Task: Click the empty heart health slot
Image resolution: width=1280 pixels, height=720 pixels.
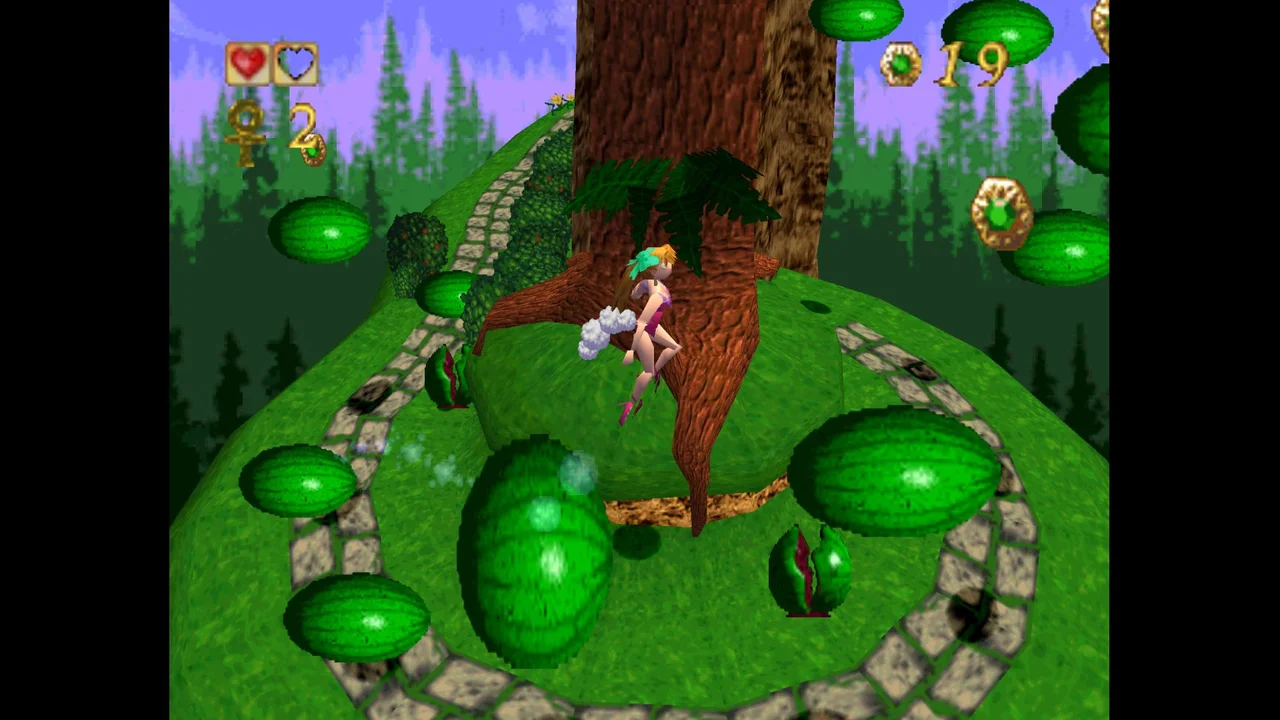Action: click(x=295, y=63)
